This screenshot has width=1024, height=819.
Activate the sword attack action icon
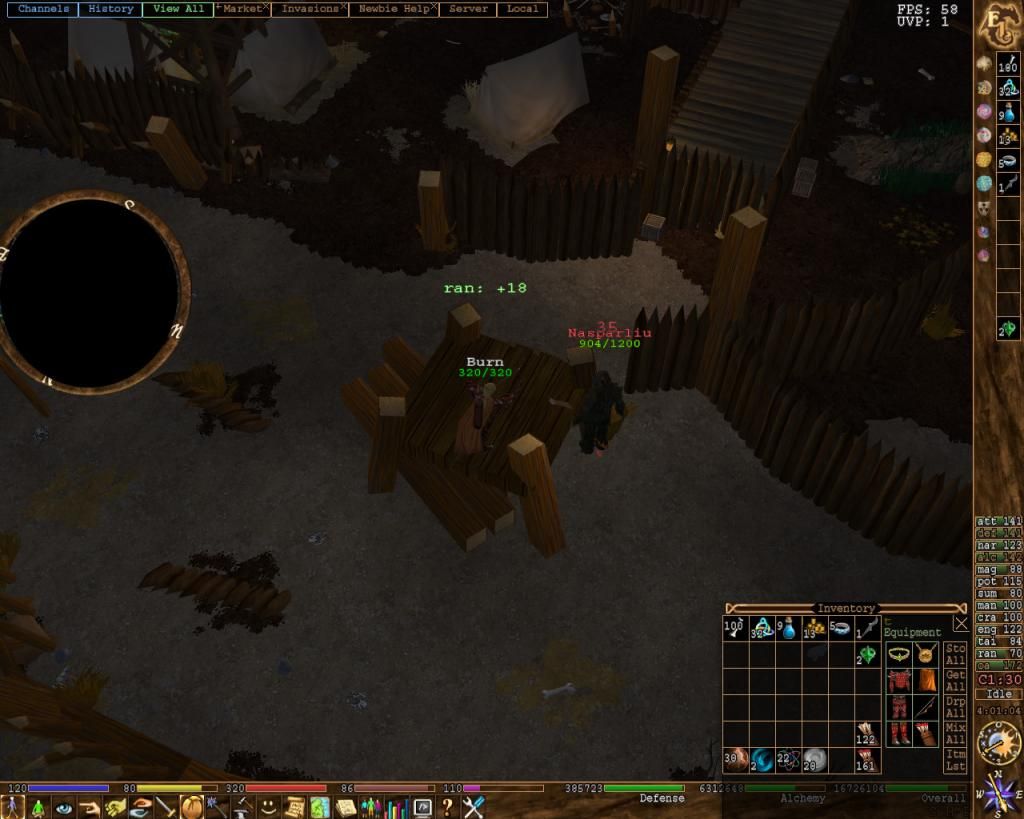point(166,807)
